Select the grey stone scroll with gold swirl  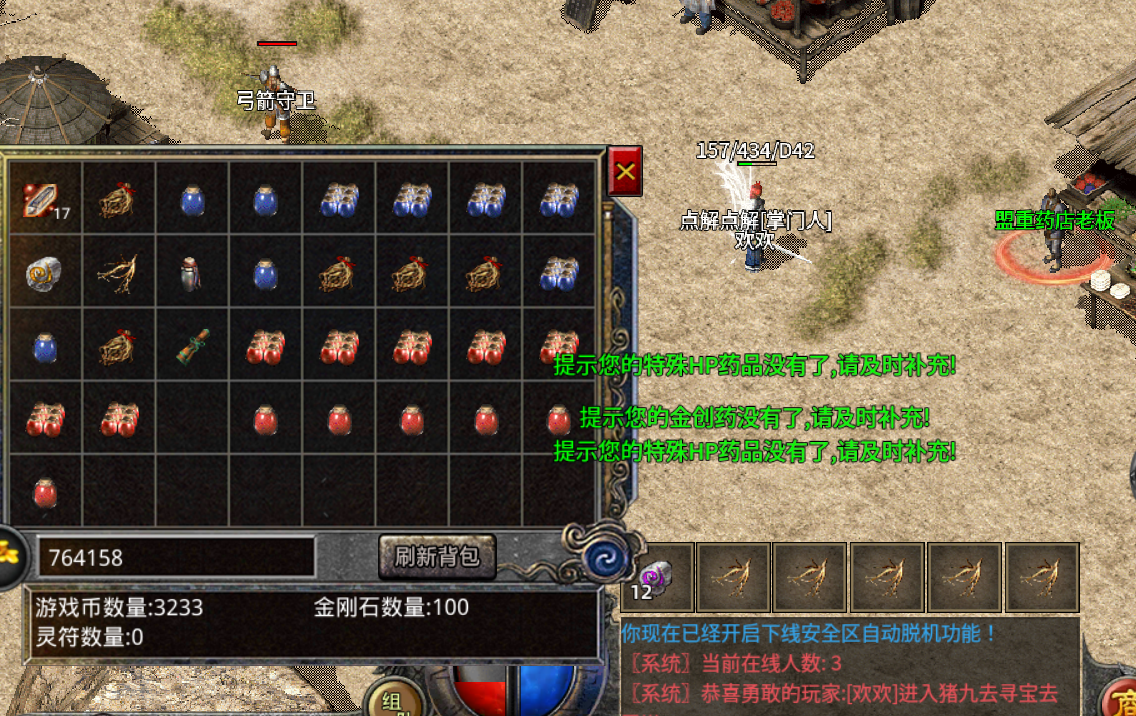pyautogui.click(x=45, y=272)
